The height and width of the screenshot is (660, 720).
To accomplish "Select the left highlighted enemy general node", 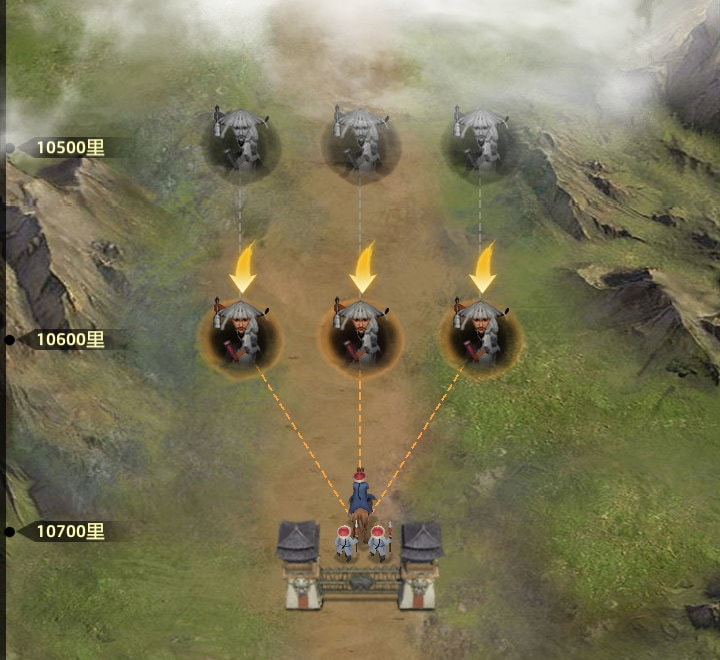I will click(x=240, y=334).
